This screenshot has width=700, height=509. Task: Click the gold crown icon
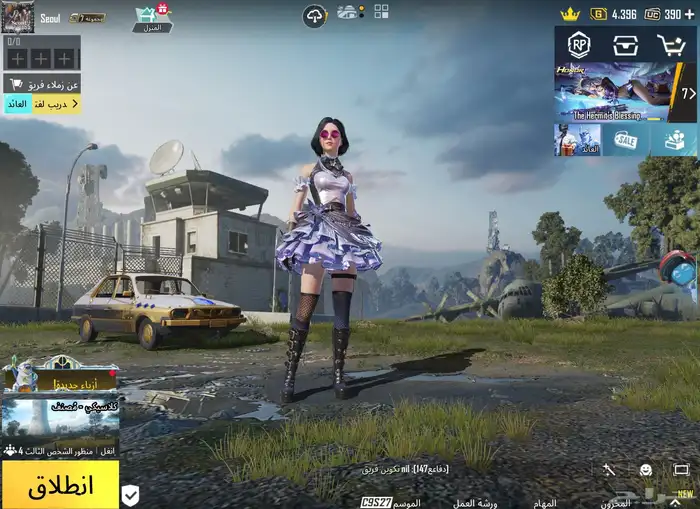coord(570,14)
